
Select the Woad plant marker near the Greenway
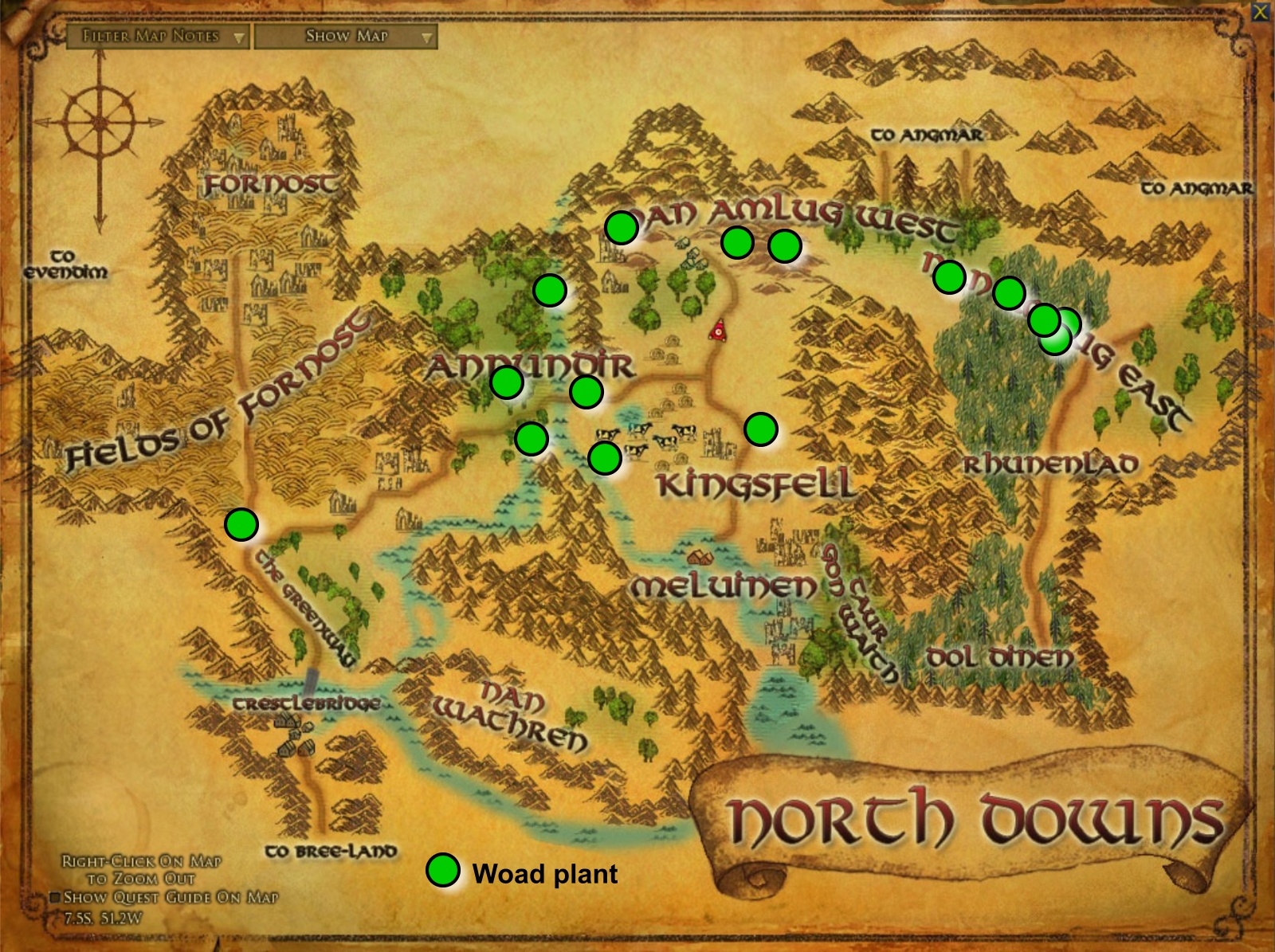241,523
